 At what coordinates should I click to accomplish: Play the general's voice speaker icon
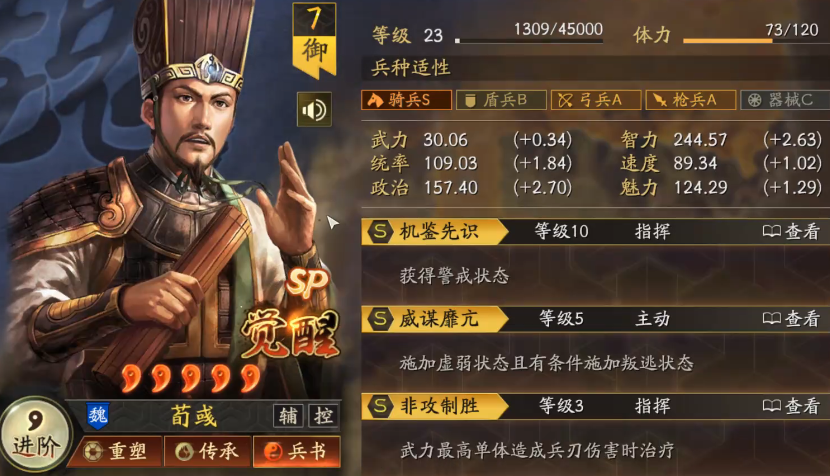coord(314,109)
